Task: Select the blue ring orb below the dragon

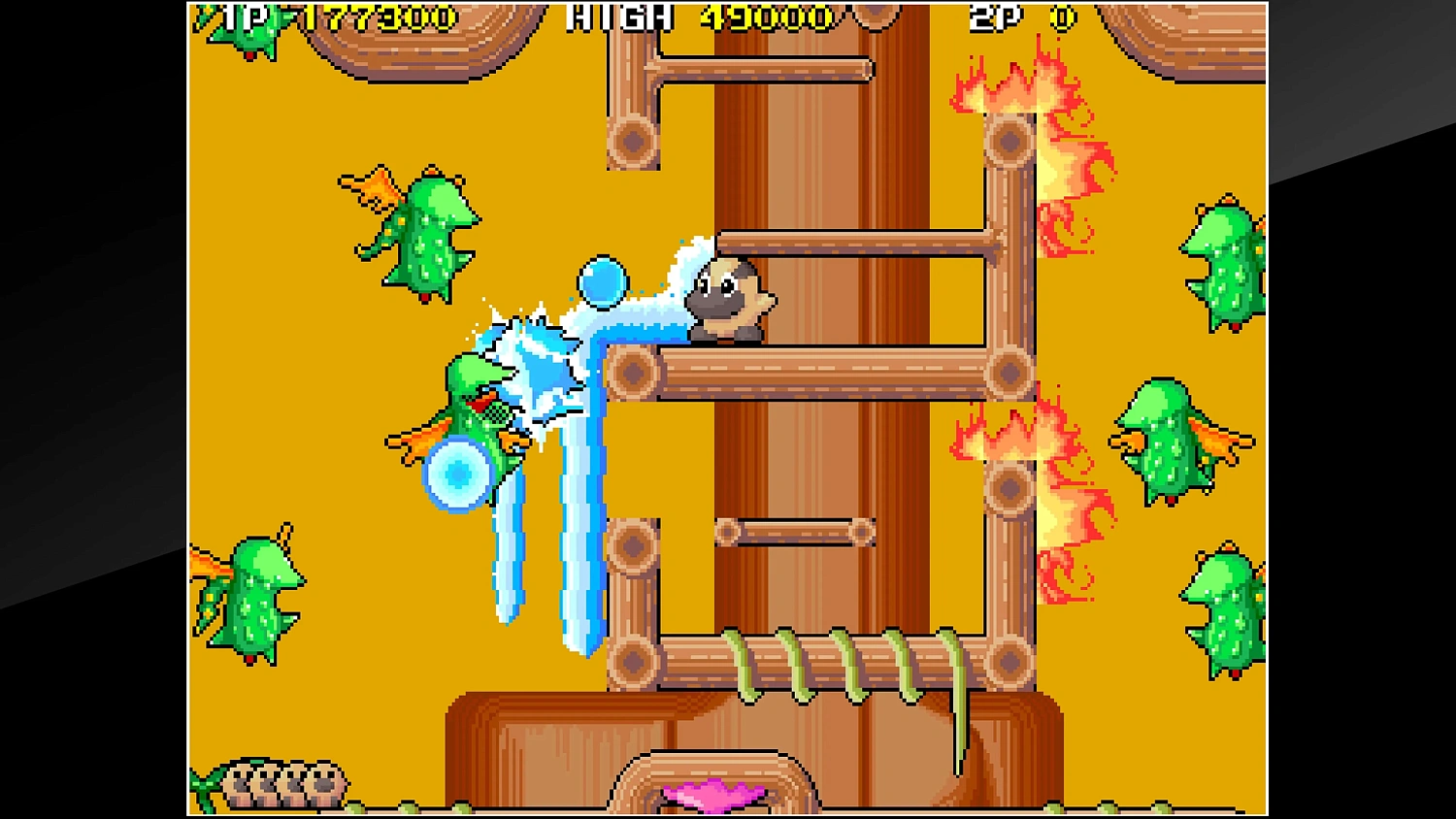Action: 458,474
